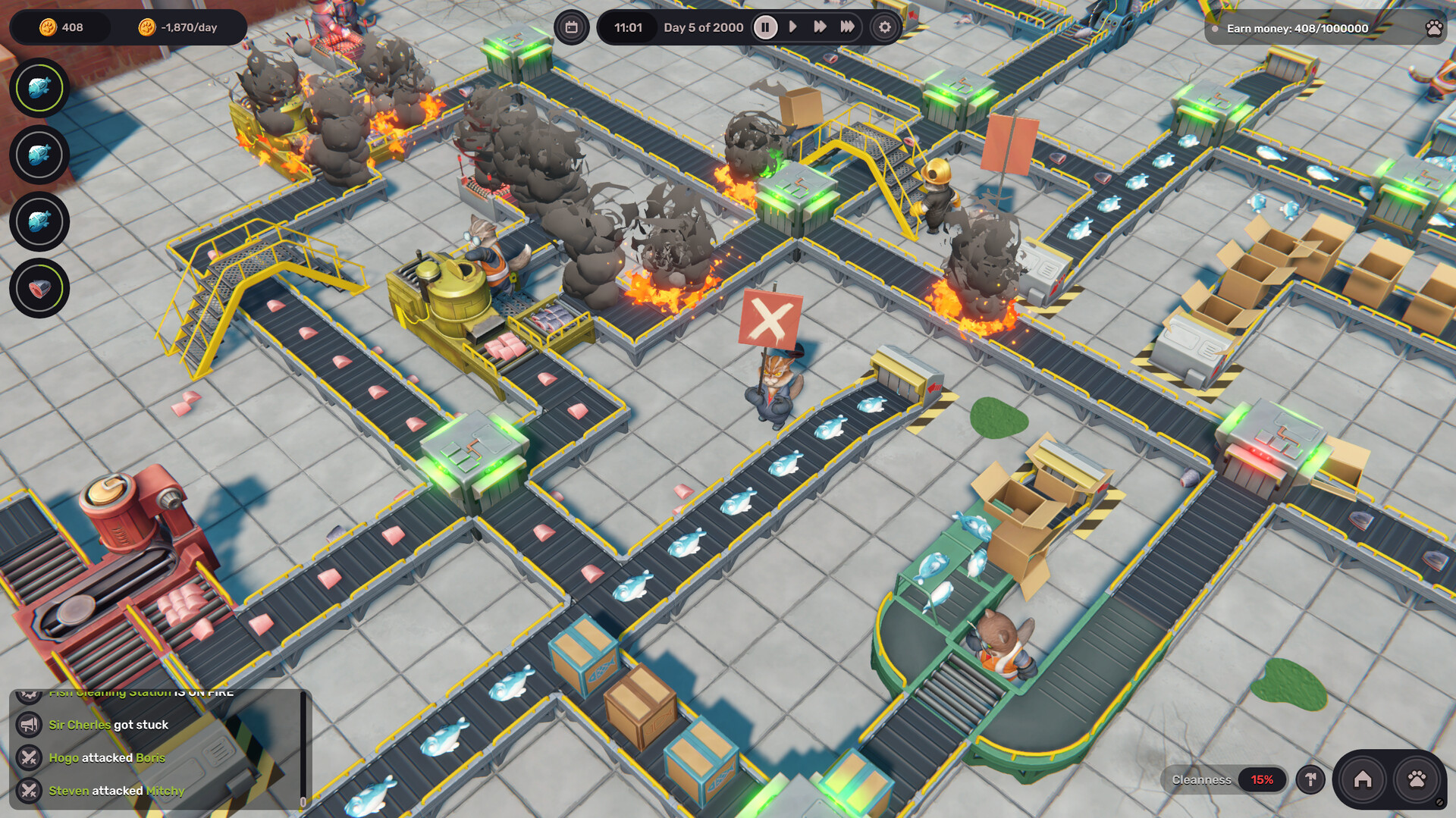This screenshot has height=818, width=1456.
Task: Open the paw menu next to home button
Action: pyautogui.click(x=1417, y=779)
